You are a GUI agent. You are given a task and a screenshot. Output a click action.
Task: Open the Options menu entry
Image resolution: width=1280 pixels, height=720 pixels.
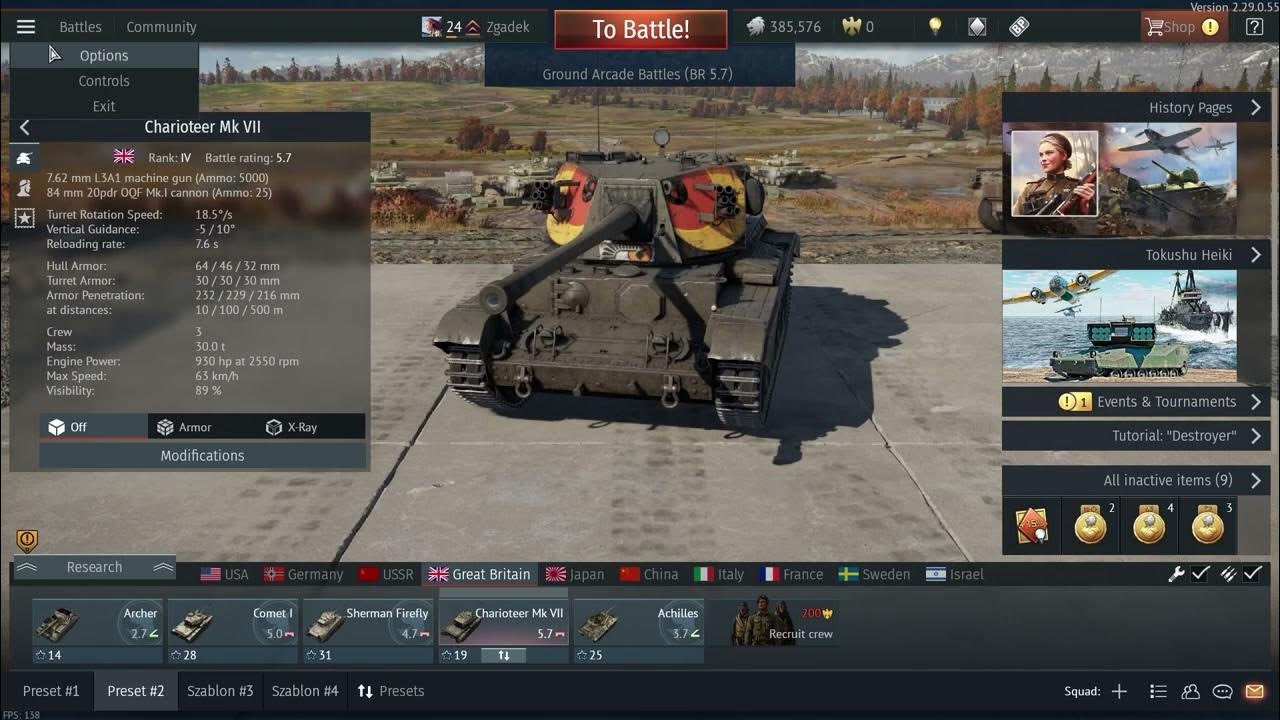tap(104, 56)
